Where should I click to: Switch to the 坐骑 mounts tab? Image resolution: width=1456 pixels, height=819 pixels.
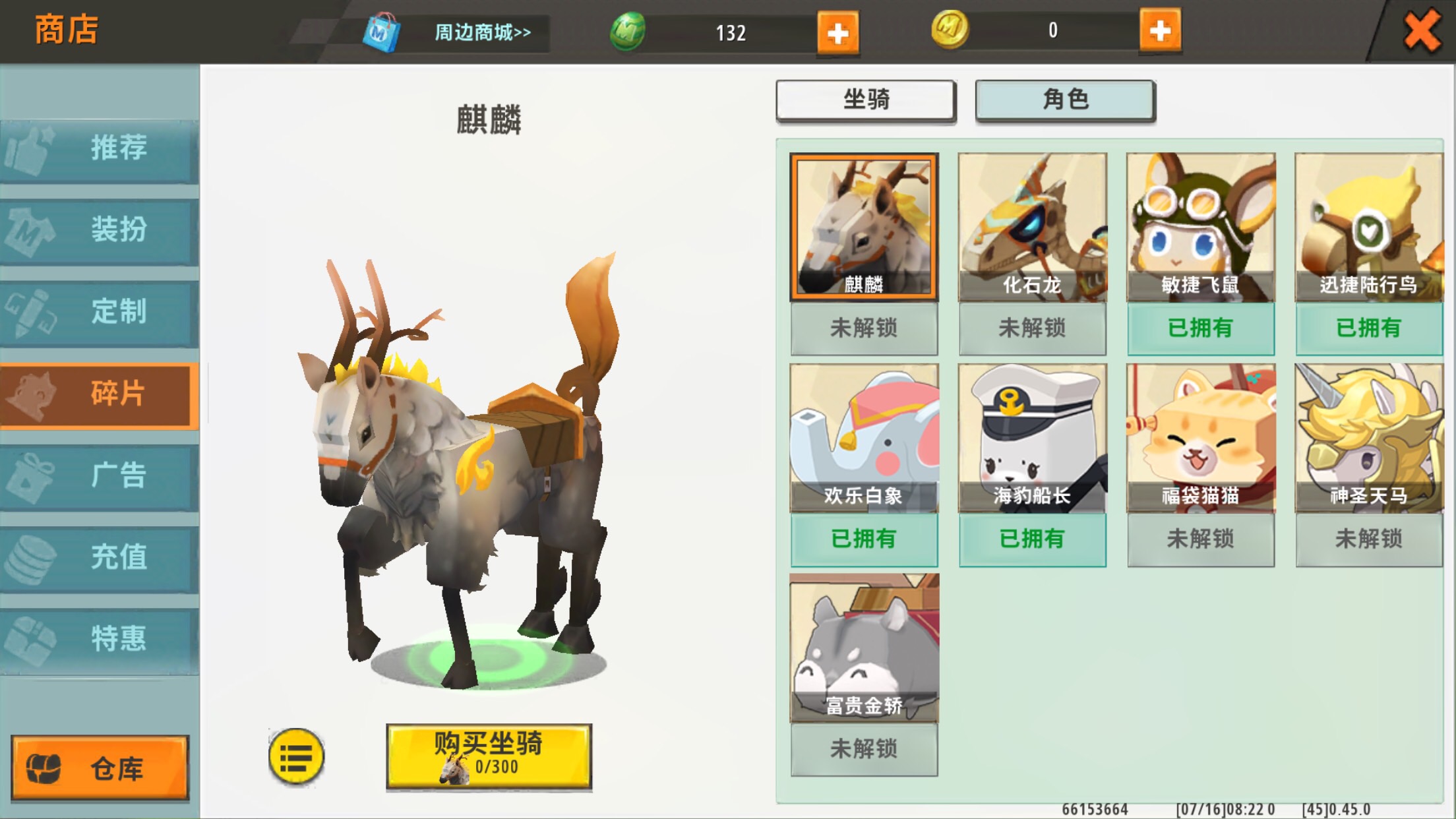point(865,100)
